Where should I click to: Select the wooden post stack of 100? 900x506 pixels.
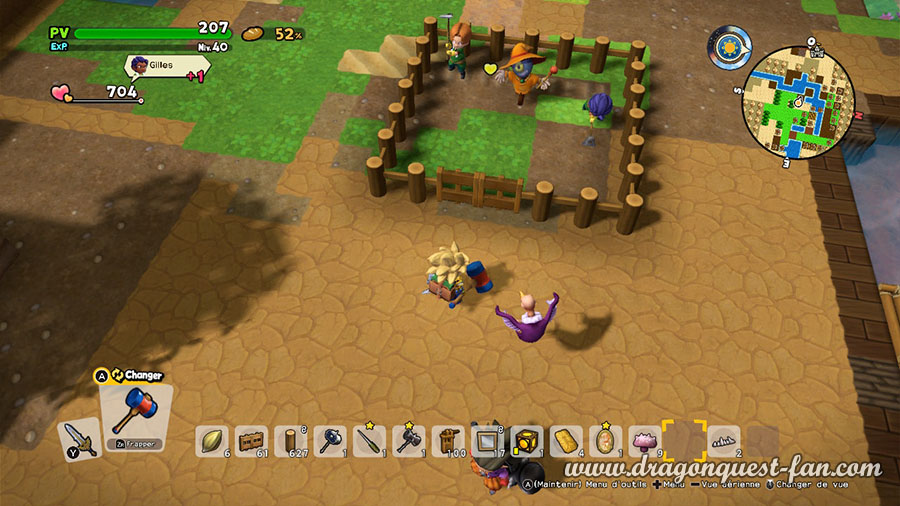(448, 441)
